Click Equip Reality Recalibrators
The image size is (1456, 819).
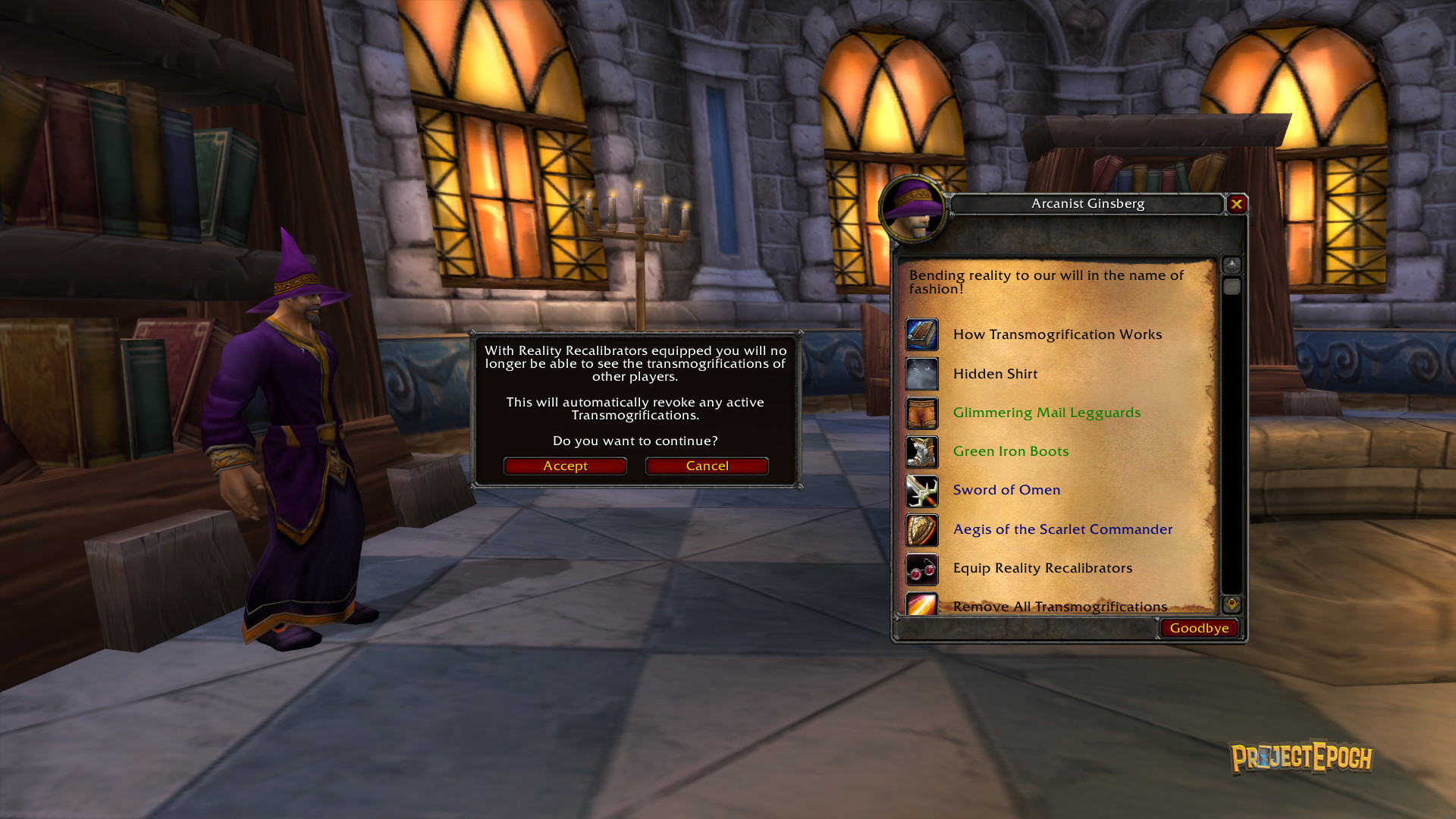tap(1042, 568)
